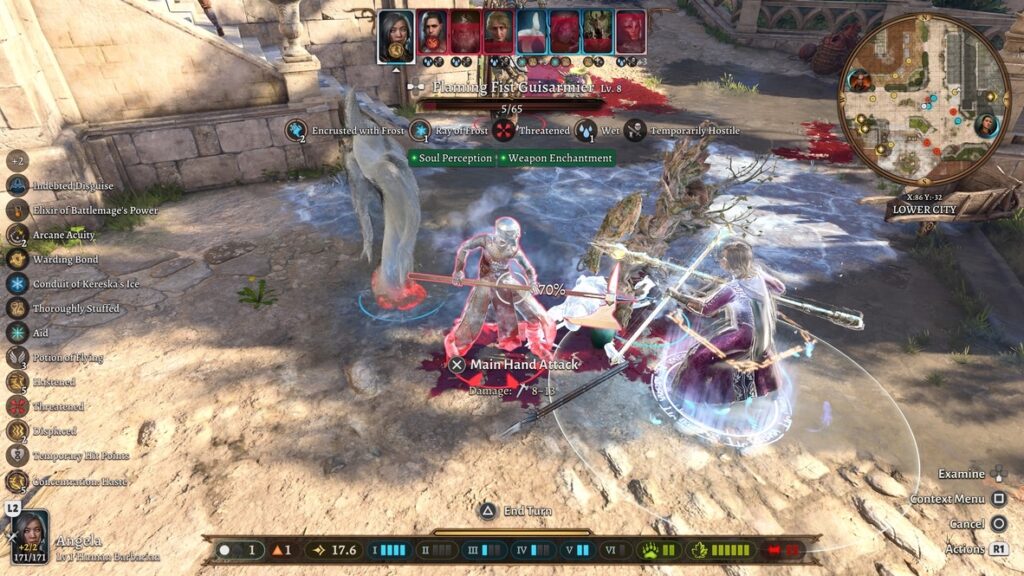View the Elixir of Battlemage's Power condition

17,210
